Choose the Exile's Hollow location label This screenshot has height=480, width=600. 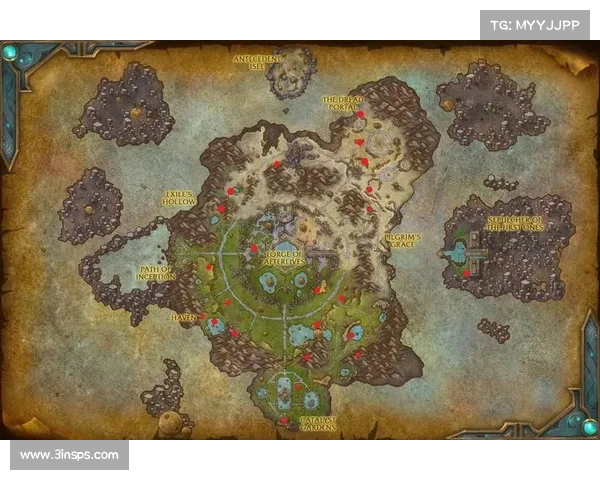click(x=180, y=197)
